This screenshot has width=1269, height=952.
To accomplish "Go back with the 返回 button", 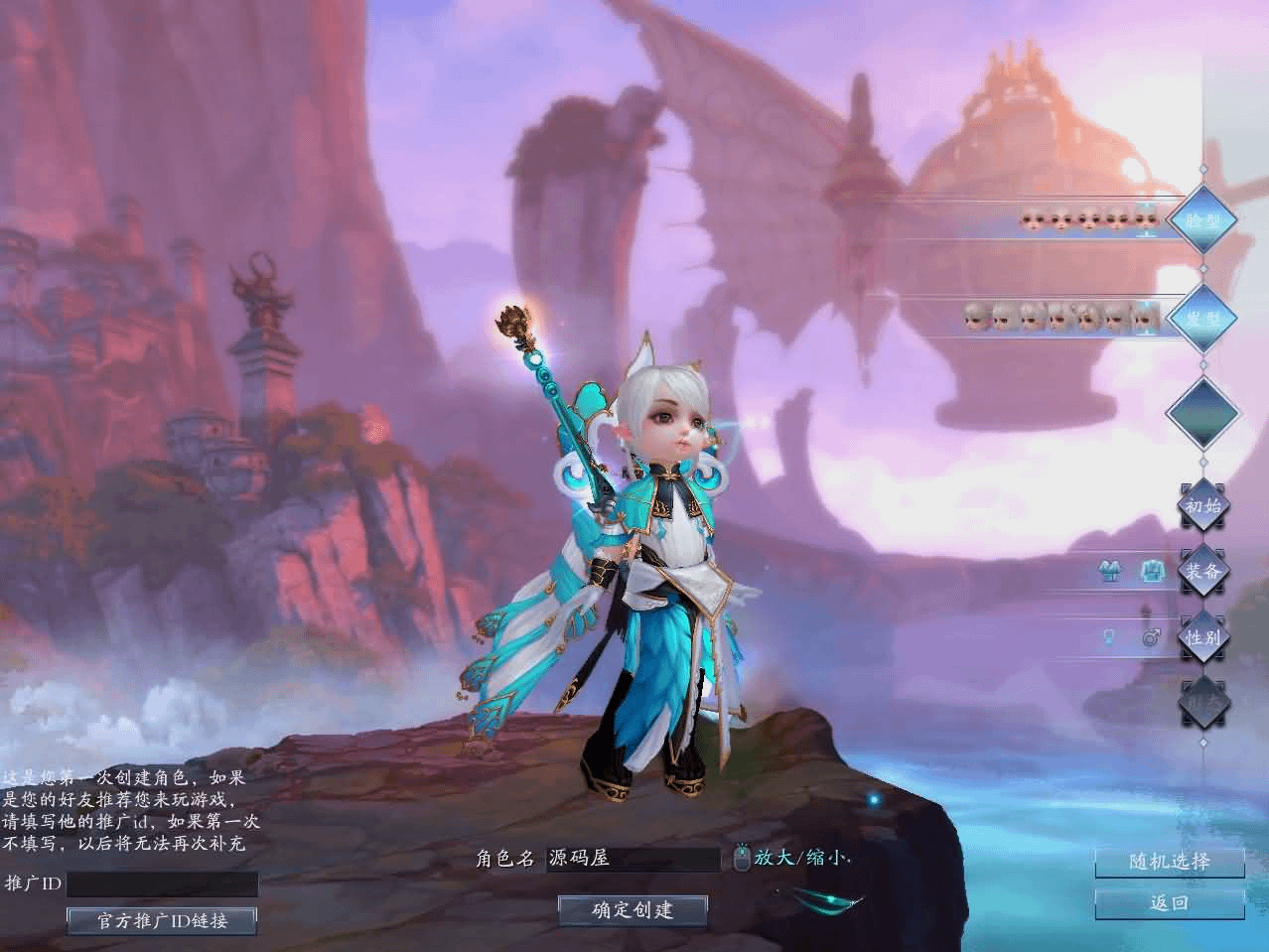I will click(x=1169, y=903).
